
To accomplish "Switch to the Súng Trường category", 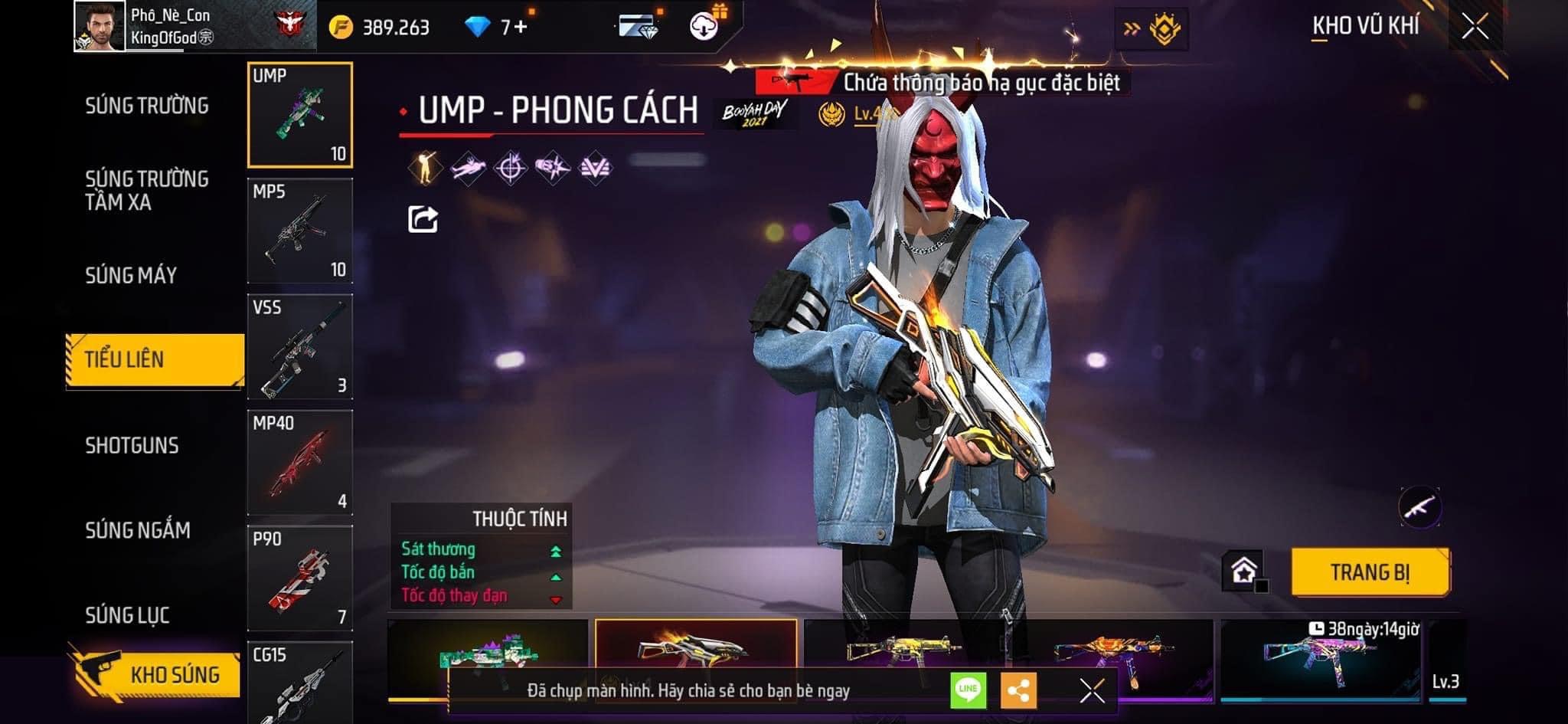I will pyautogui.click(x=146, y=106).
